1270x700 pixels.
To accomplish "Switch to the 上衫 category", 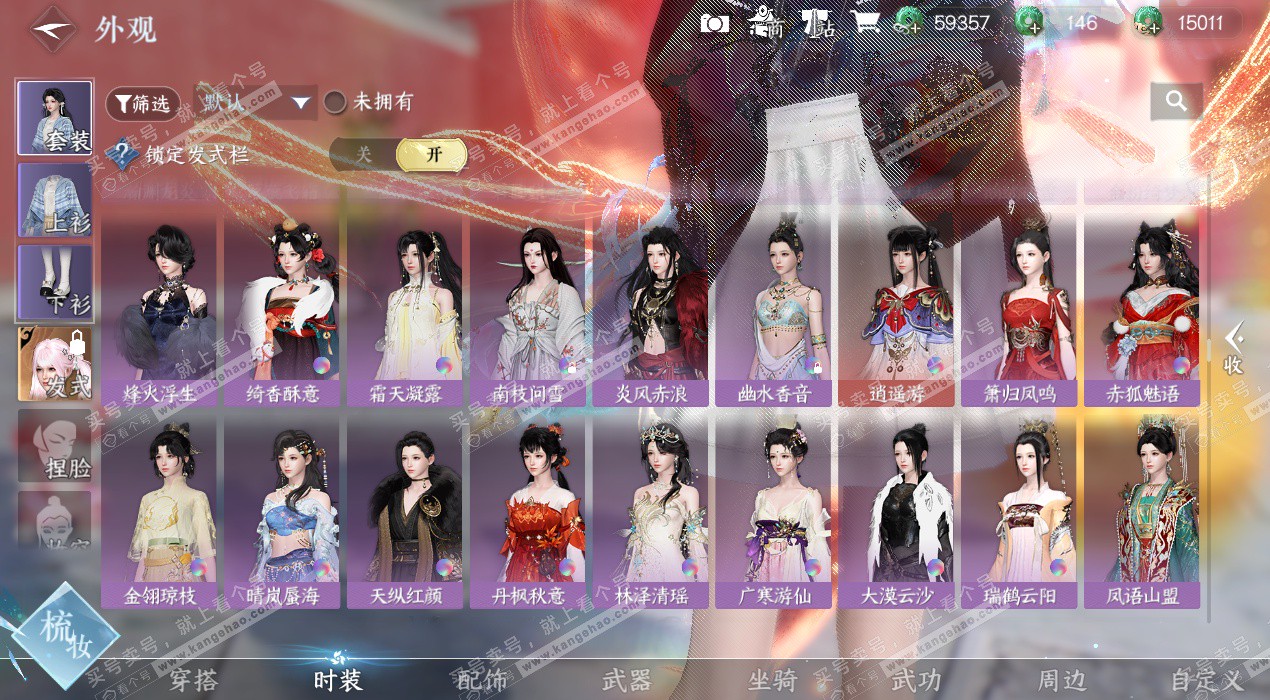I will coord(55,200).
